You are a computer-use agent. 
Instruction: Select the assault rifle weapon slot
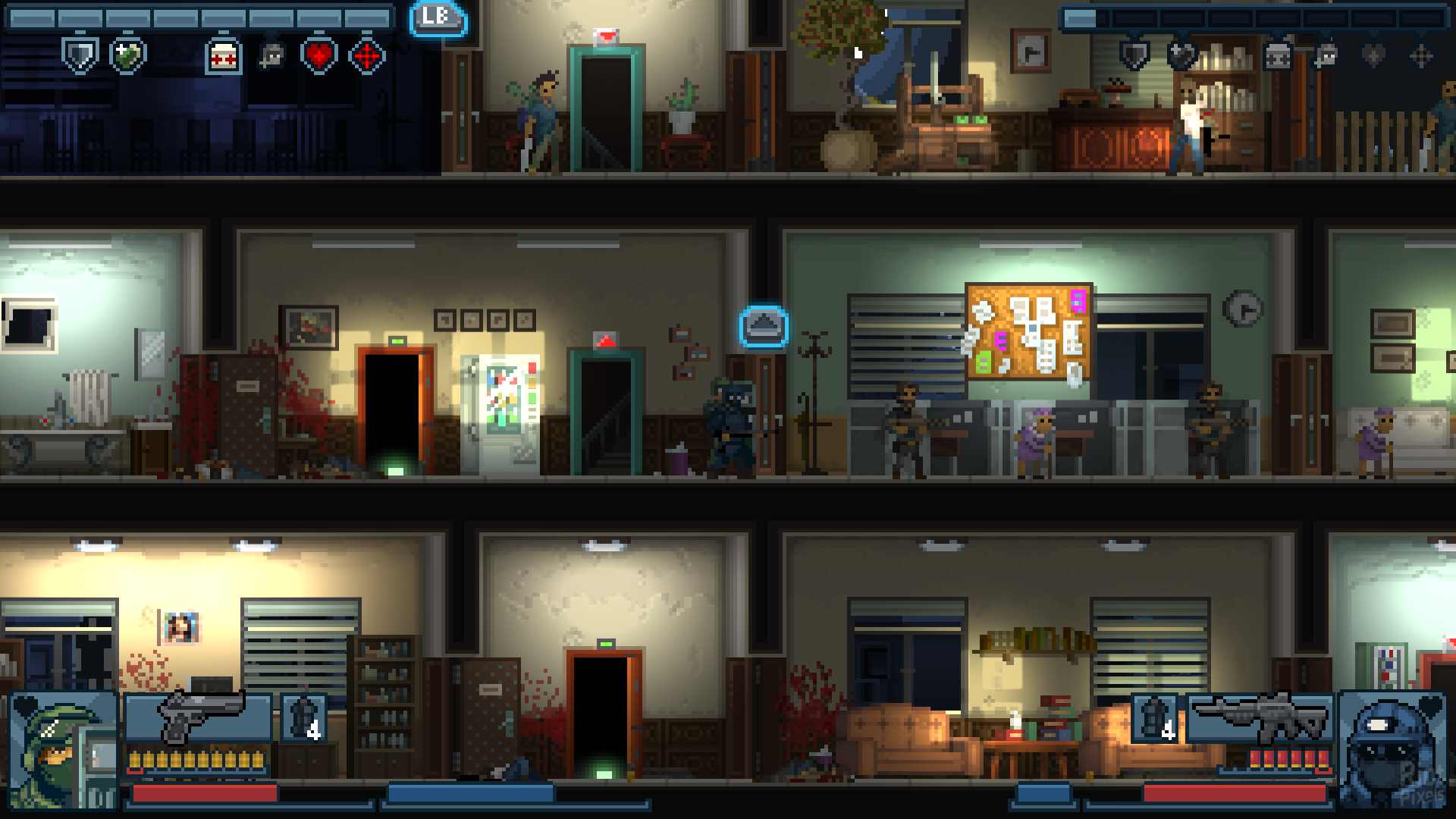(1259, 717)
